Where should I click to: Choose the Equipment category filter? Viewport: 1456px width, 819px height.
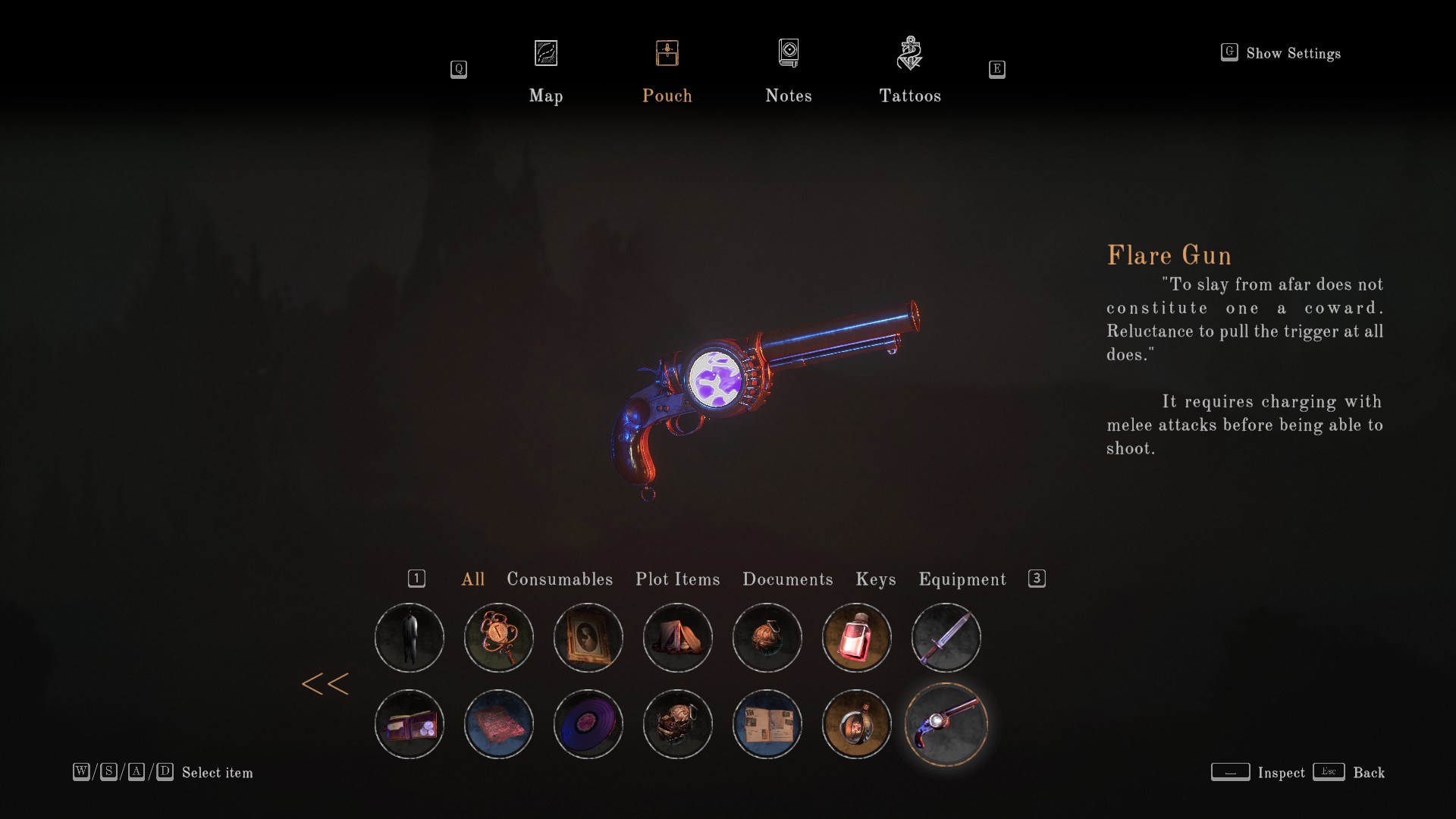coord(962,579)
